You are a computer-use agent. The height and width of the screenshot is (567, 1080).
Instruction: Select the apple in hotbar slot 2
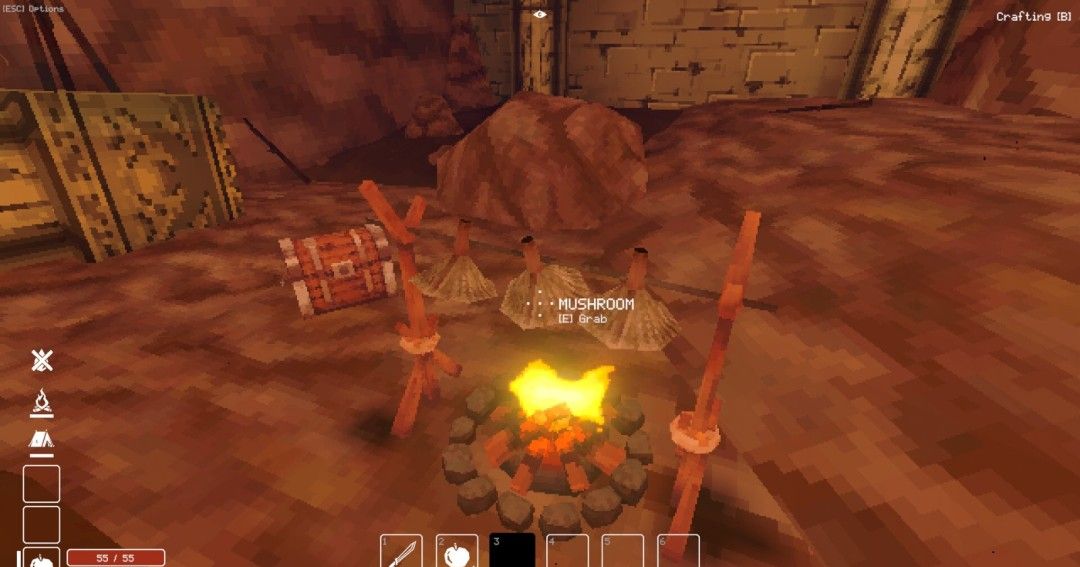point(457,552)
